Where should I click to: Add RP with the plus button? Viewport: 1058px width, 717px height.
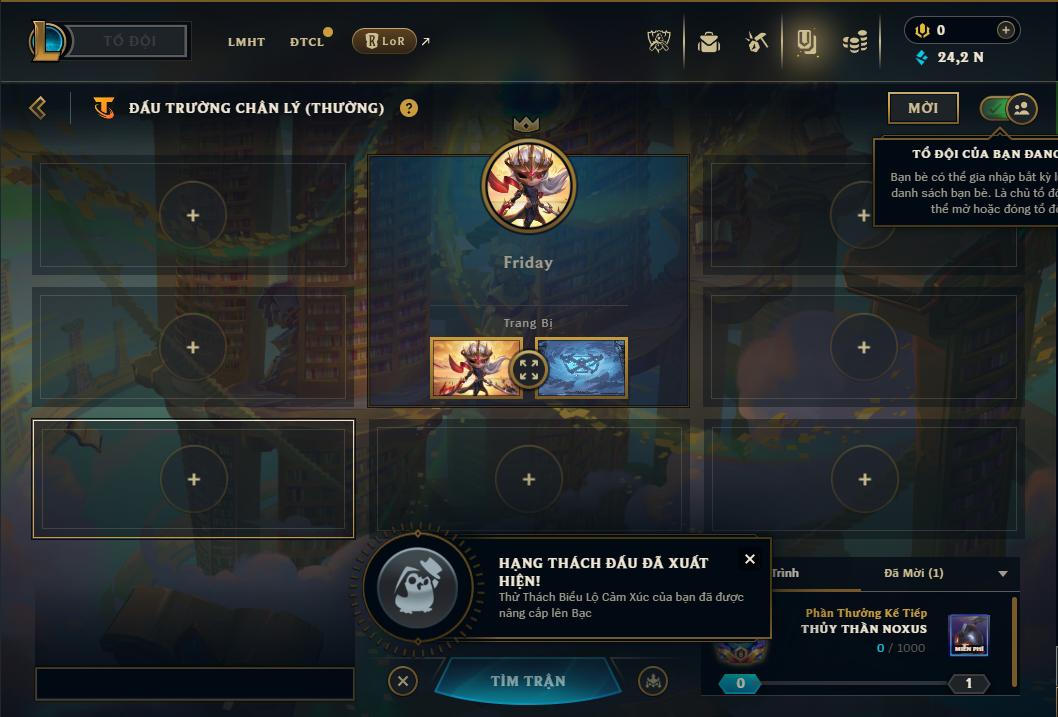coord(1006,30)
